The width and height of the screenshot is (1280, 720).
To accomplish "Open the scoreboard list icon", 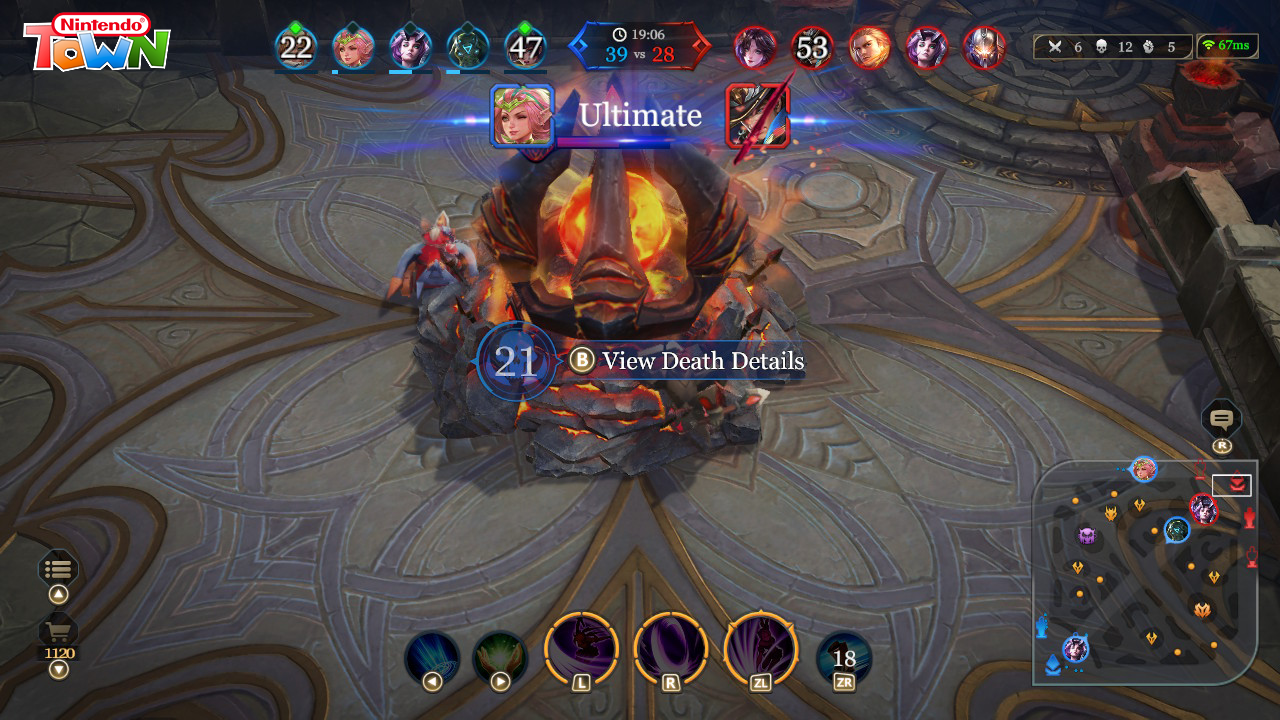I will [x=58, y=569].
